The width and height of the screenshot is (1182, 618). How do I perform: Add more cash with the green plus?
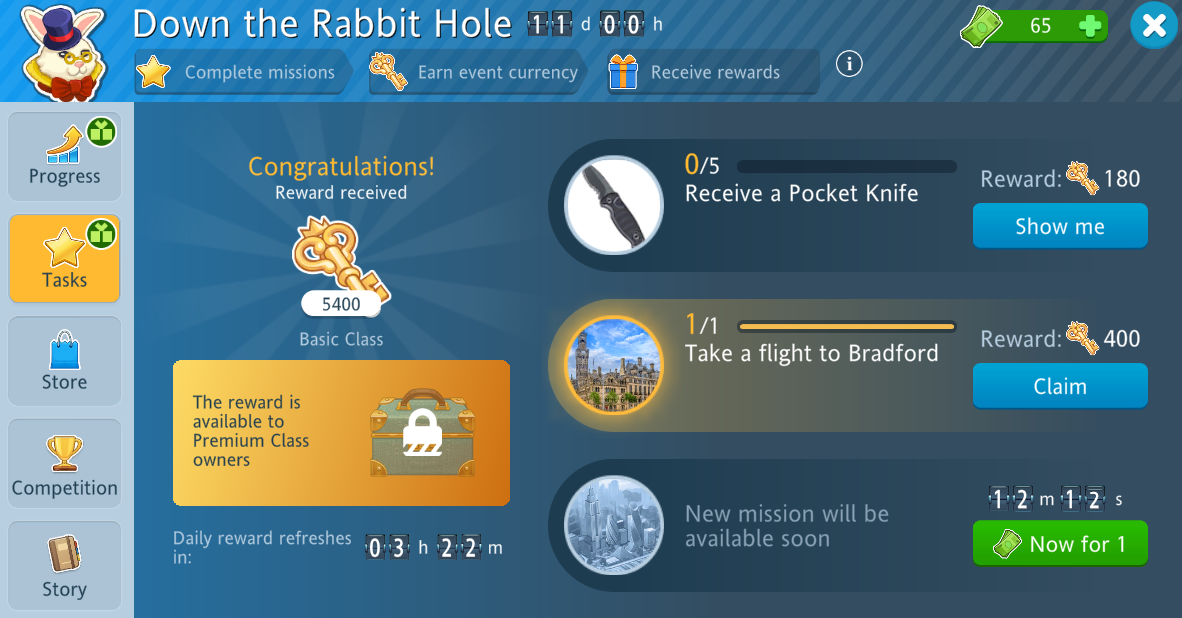pos(1090,26)
